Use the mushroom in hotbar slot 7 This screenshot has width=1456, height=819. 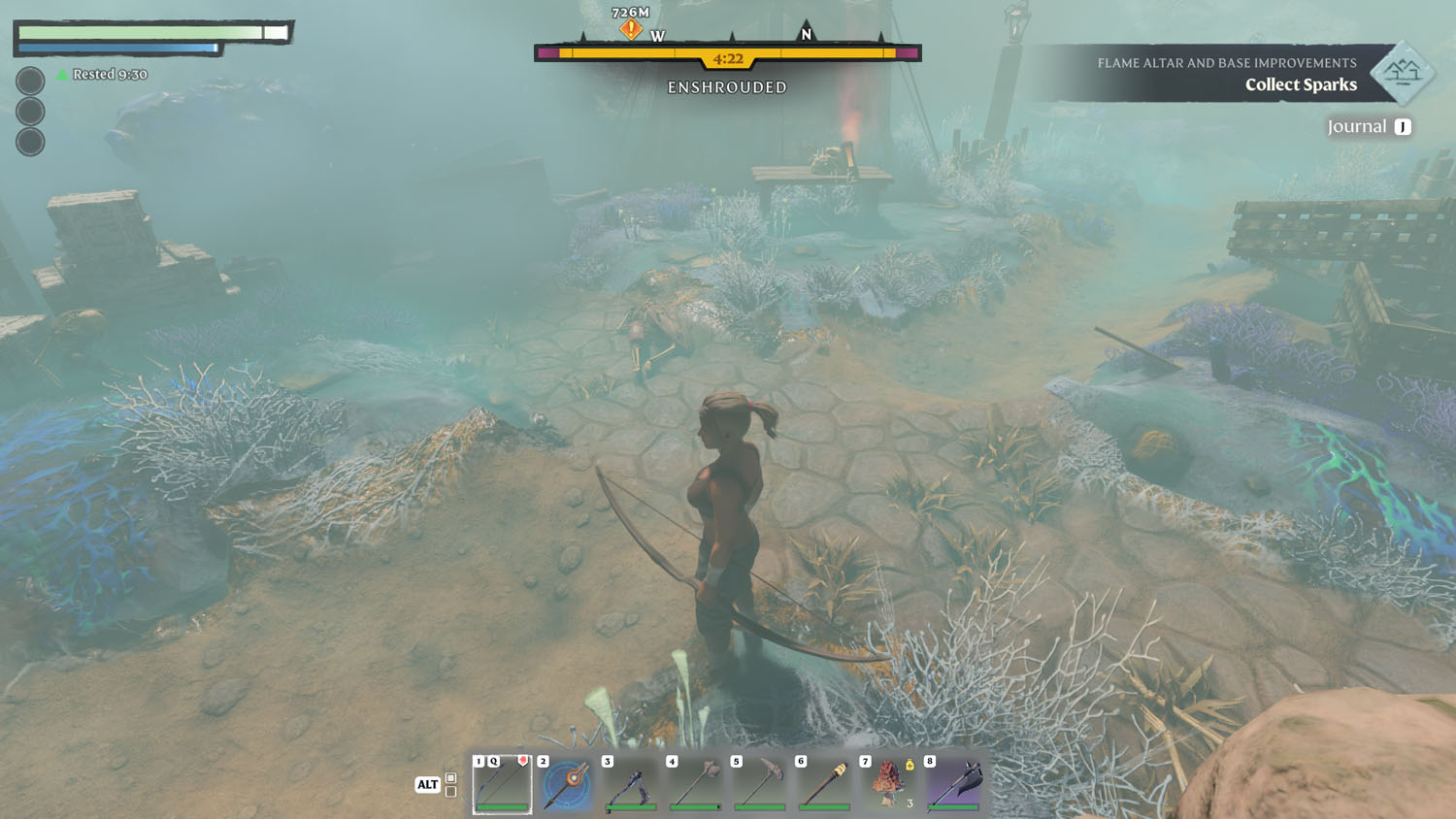[889, 783]
